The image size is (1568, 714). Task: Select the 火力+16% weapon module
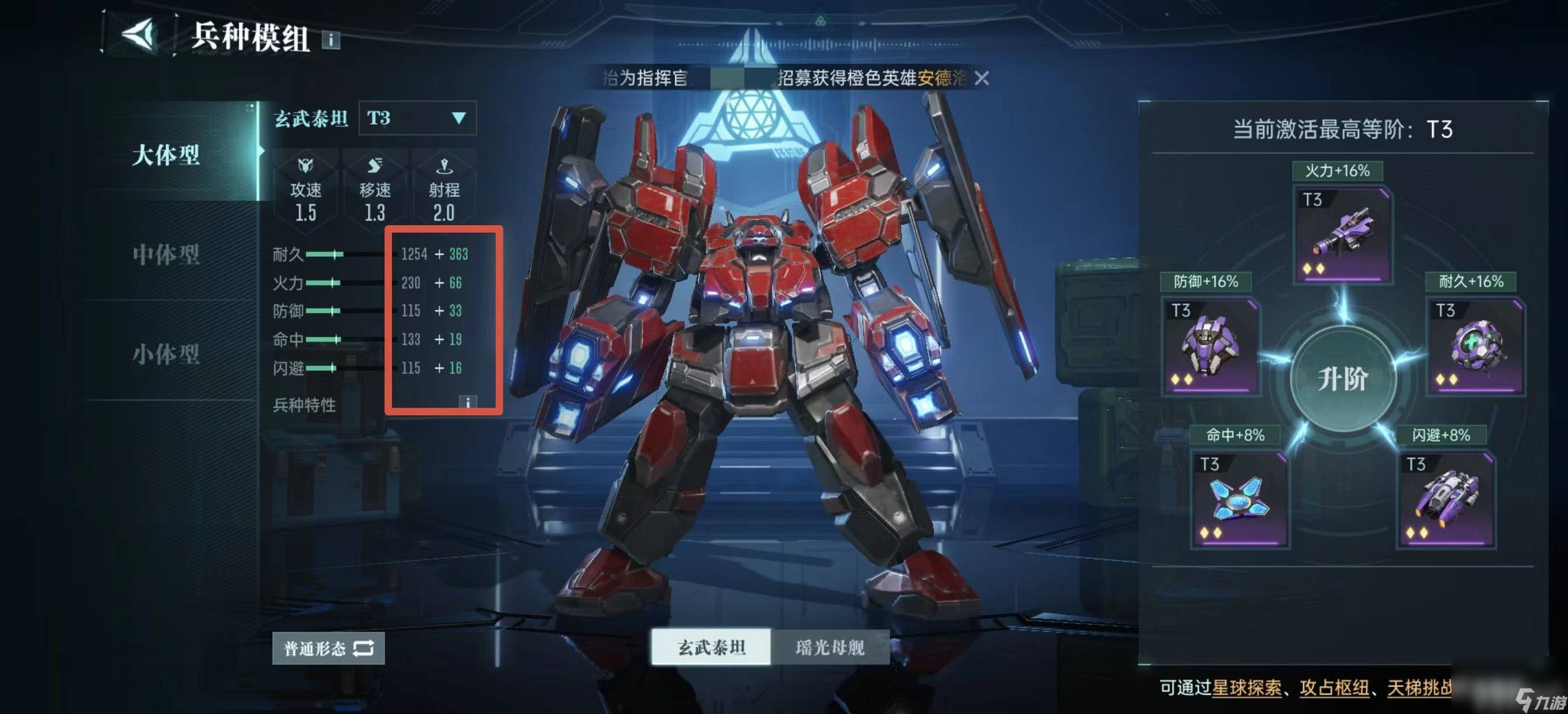point(1342,236)
